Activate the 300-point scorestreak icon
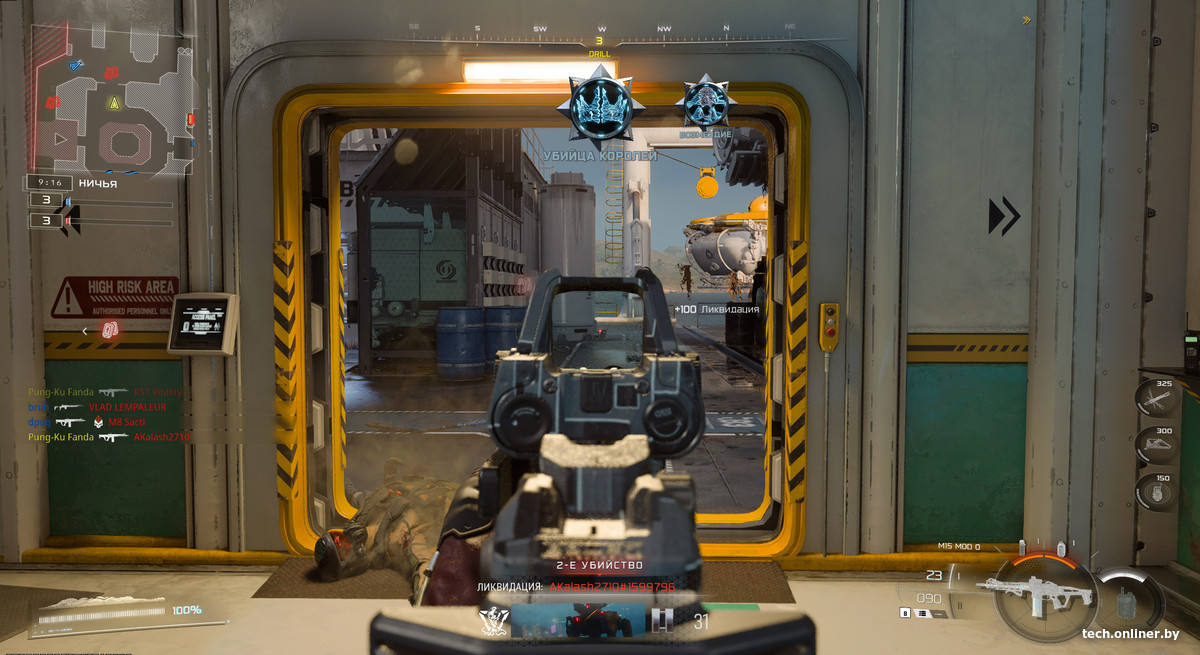 [1156, 445]
